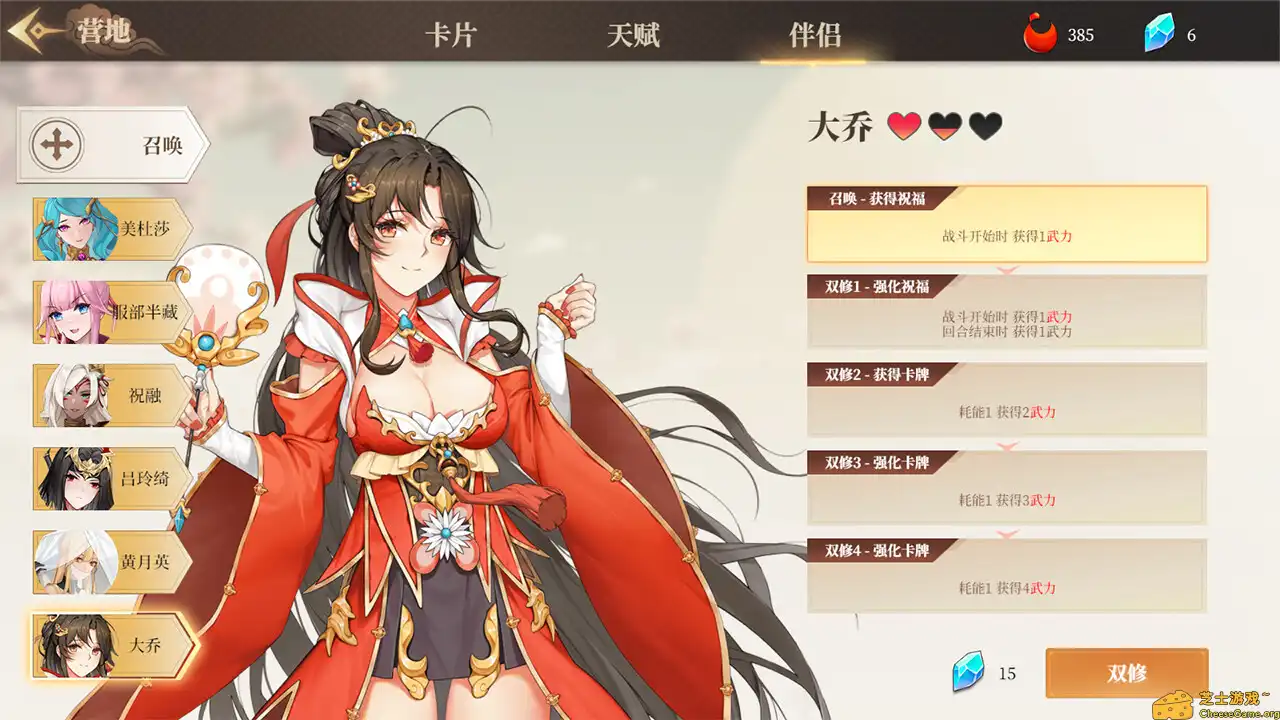The width and height of the screenshot is (1280, 720).
Task: Toggle the red heart next to 大乔
Action: tap(903, 126)
